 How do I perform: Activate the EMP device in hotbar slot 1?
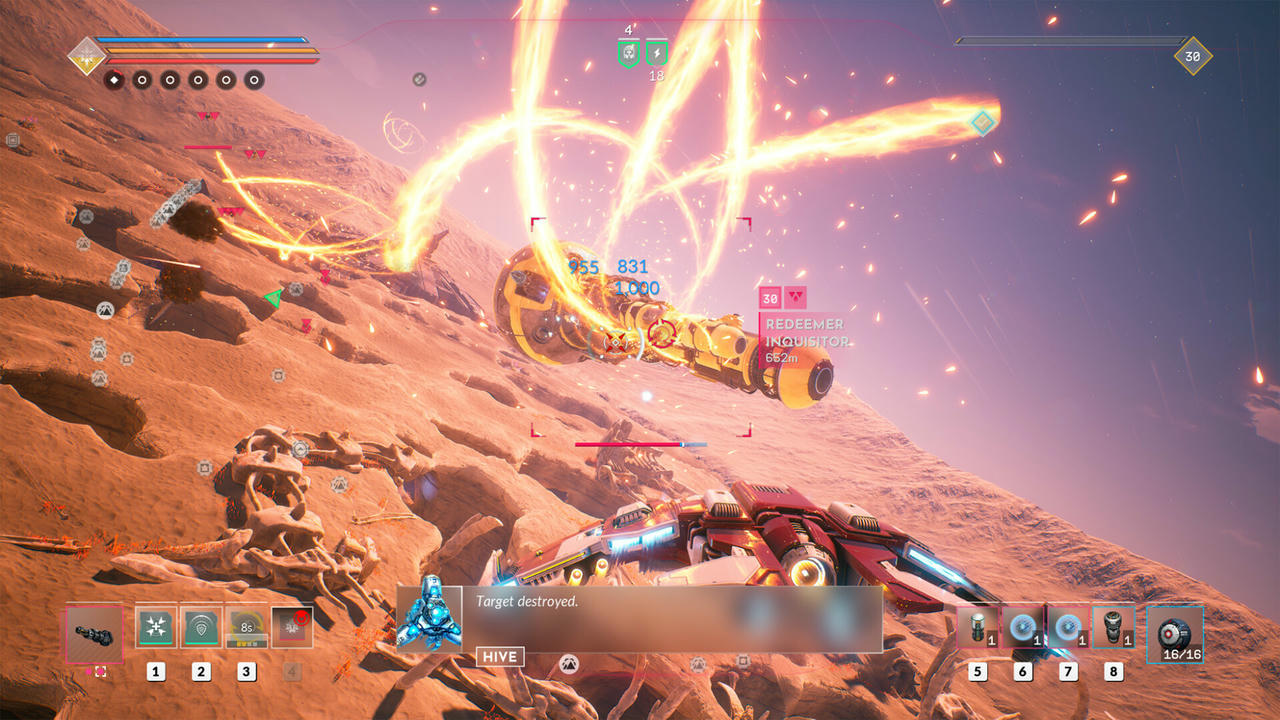tap(155, 628)
